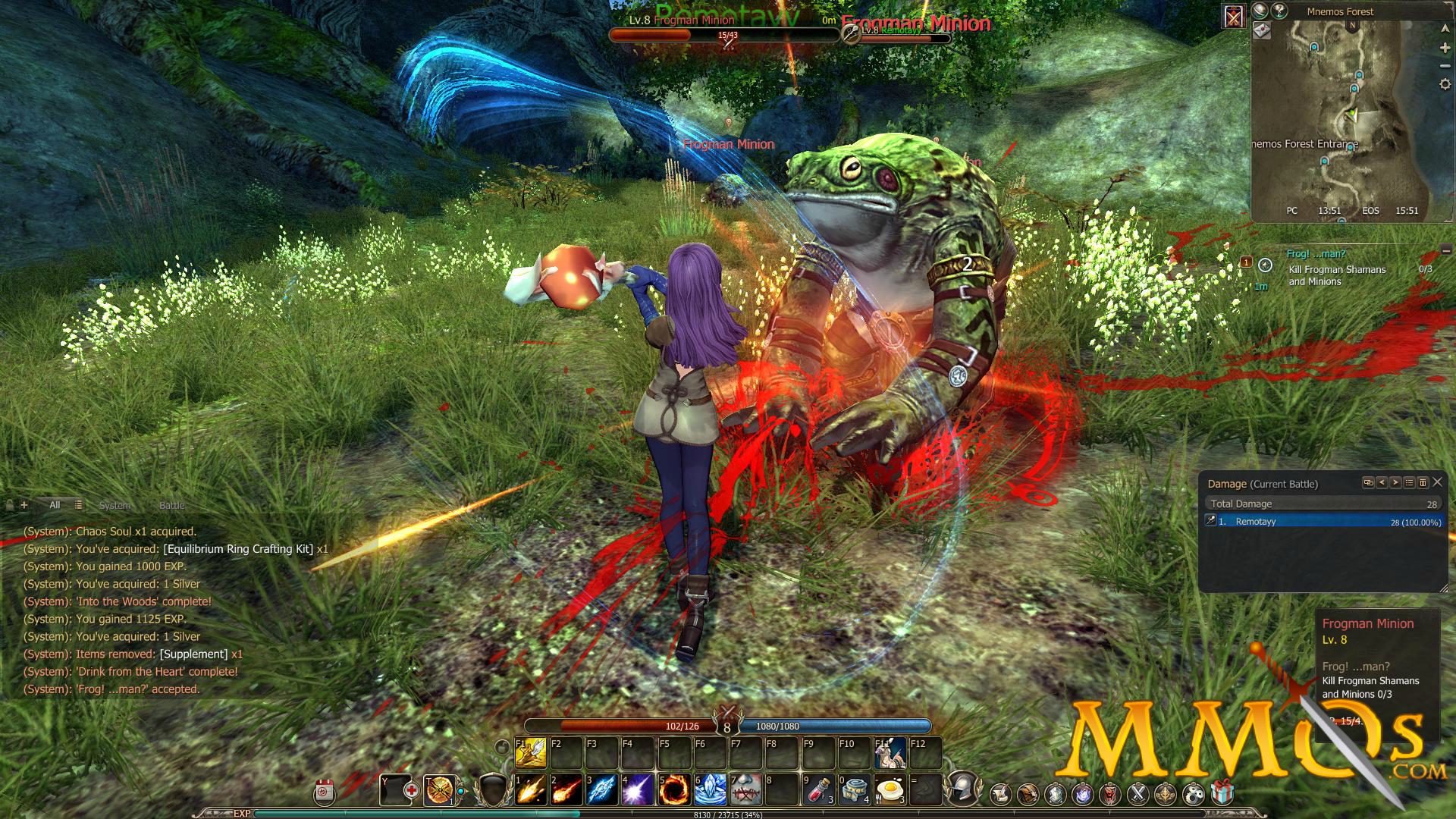The image size is (1456, 819).
Task: Switch to the Battle chat tab
Action: pyautogui.click(x=171, y=505)
